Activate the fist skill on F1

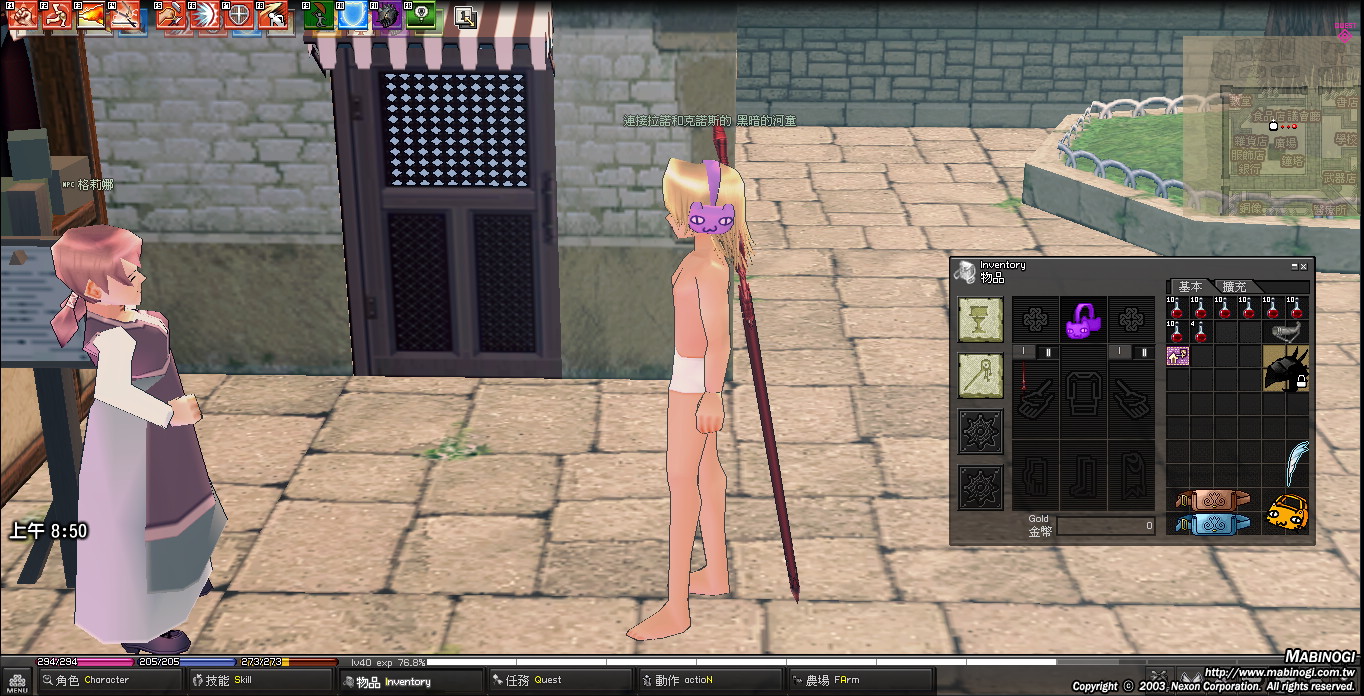point(24,16)
